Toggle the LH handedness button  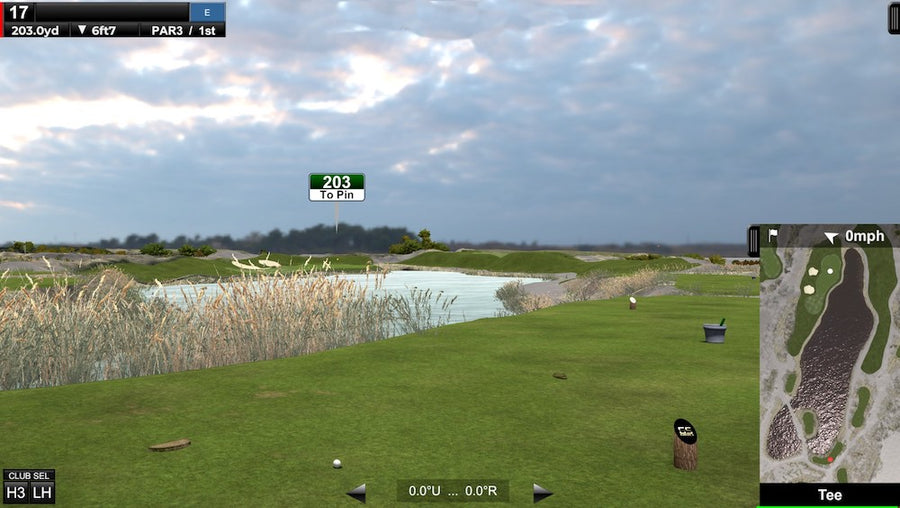coord(41,492)
